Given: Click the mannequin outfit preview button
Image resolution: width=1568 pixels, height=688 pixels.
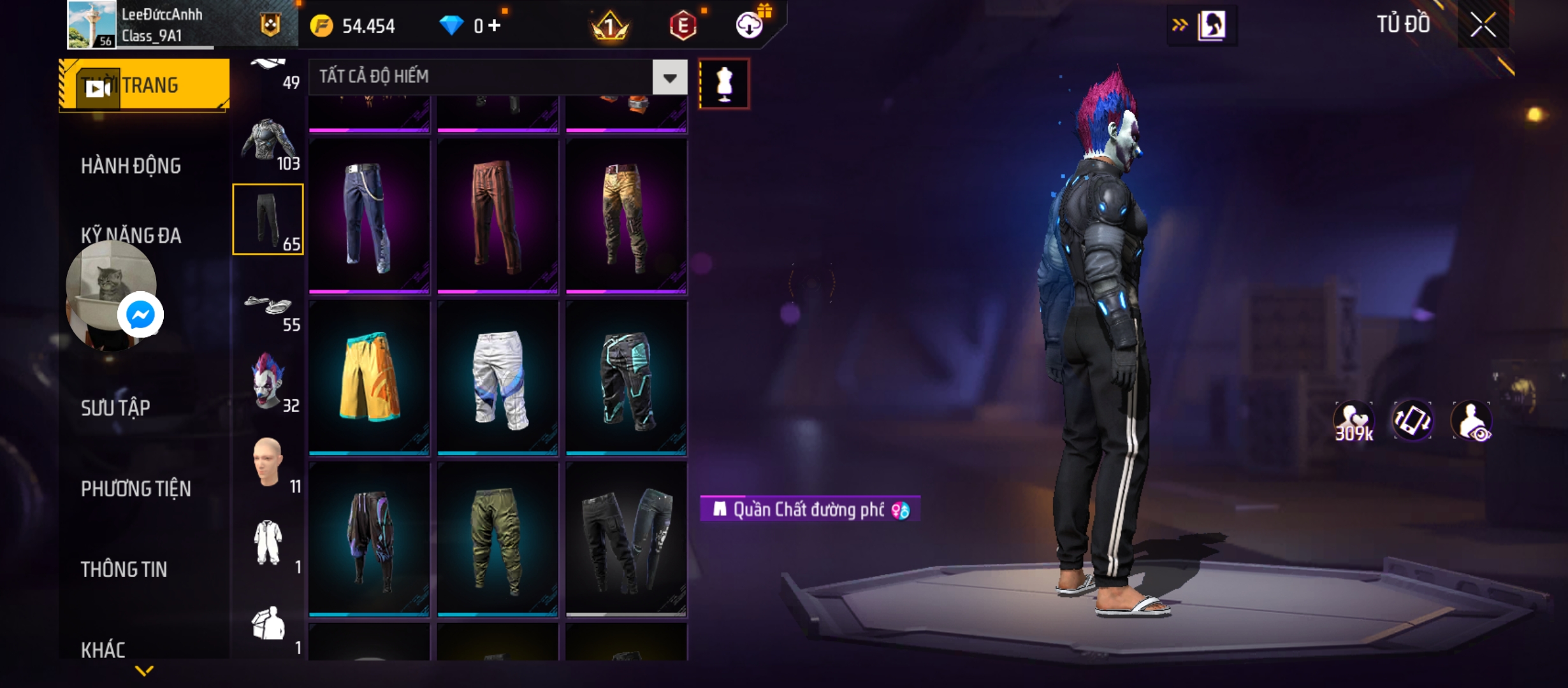Looking at the screenshot, I should point(724,83).
